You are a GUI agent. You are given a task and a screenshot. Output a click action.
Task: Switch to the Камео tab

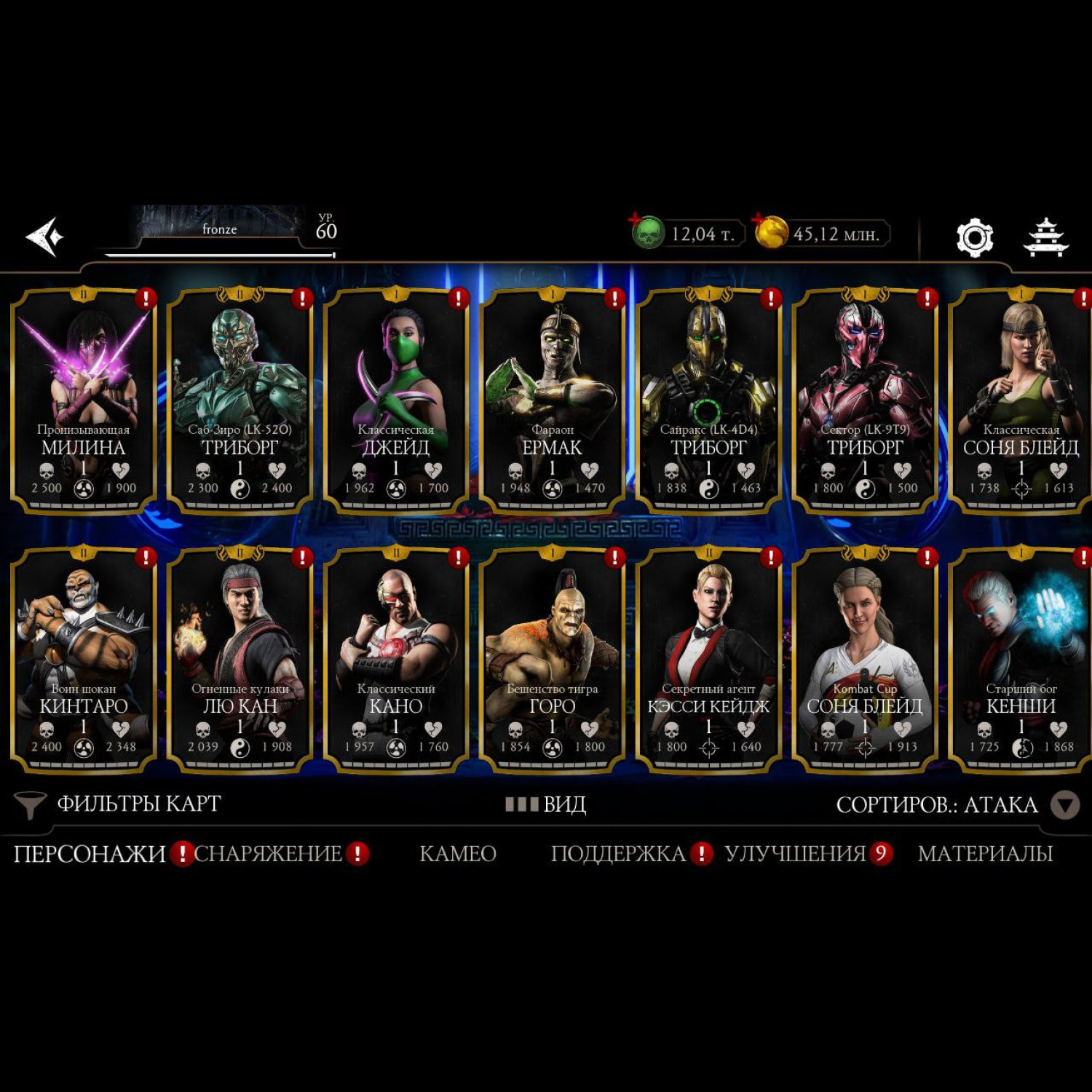(x=458, y=853)
